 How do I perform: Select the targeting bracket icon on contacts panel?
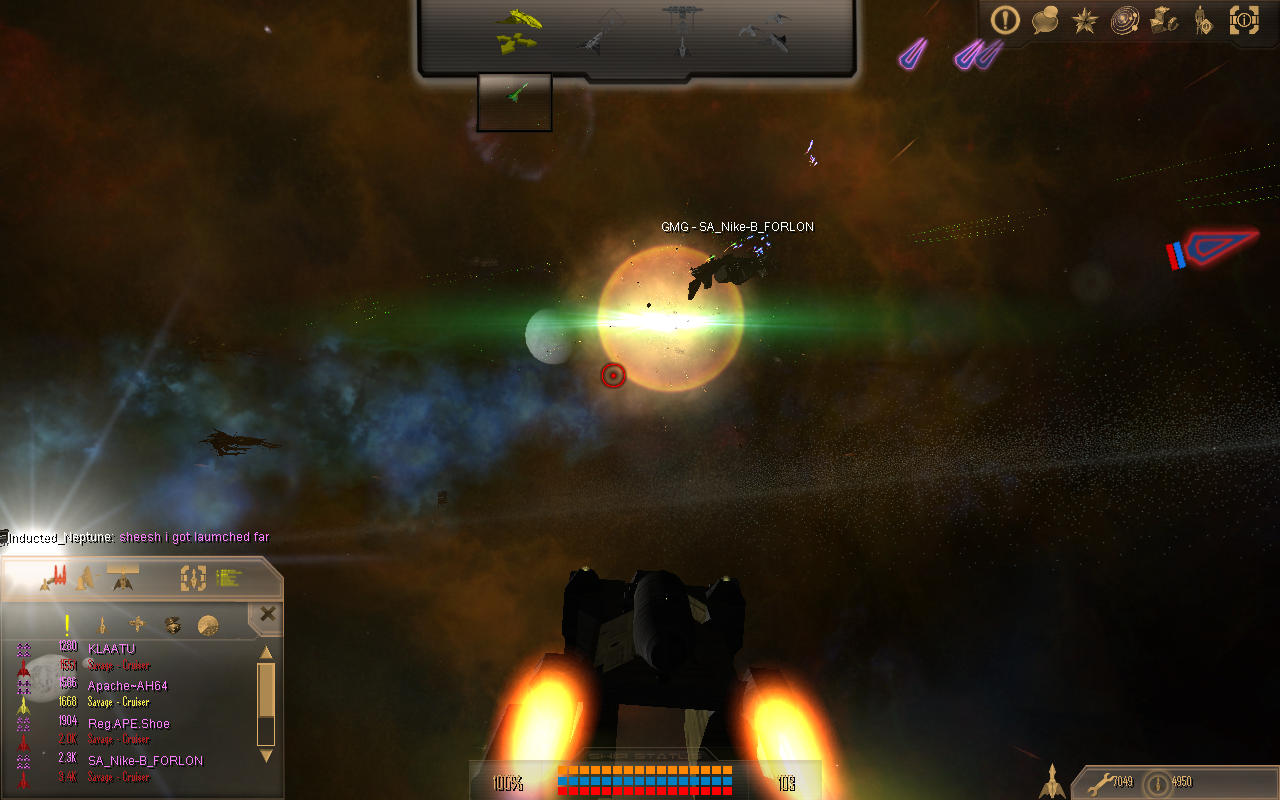pos(193,580)
